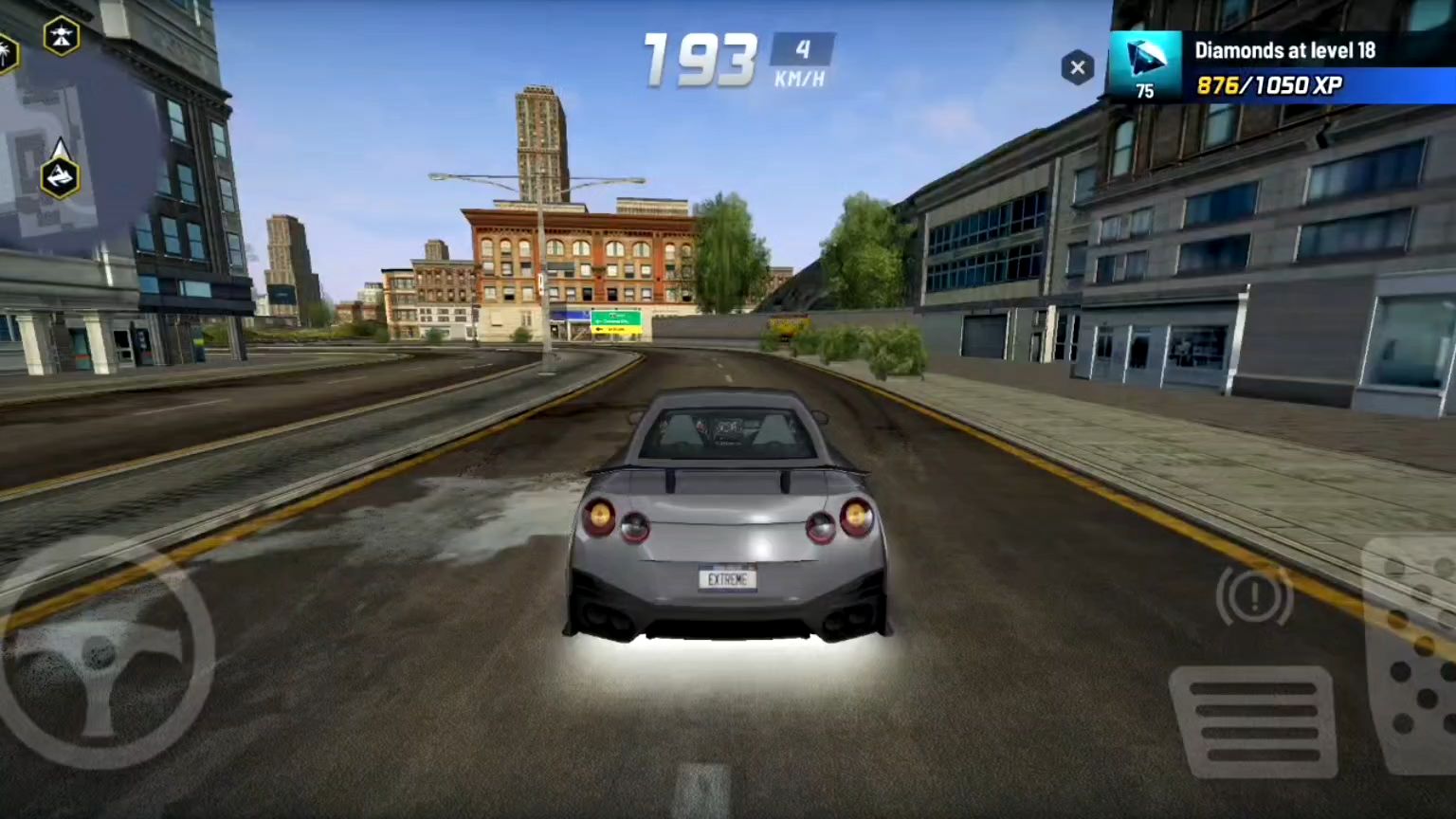Step on the gas pedal
1456x819 pixels.
click(1410, 654)
